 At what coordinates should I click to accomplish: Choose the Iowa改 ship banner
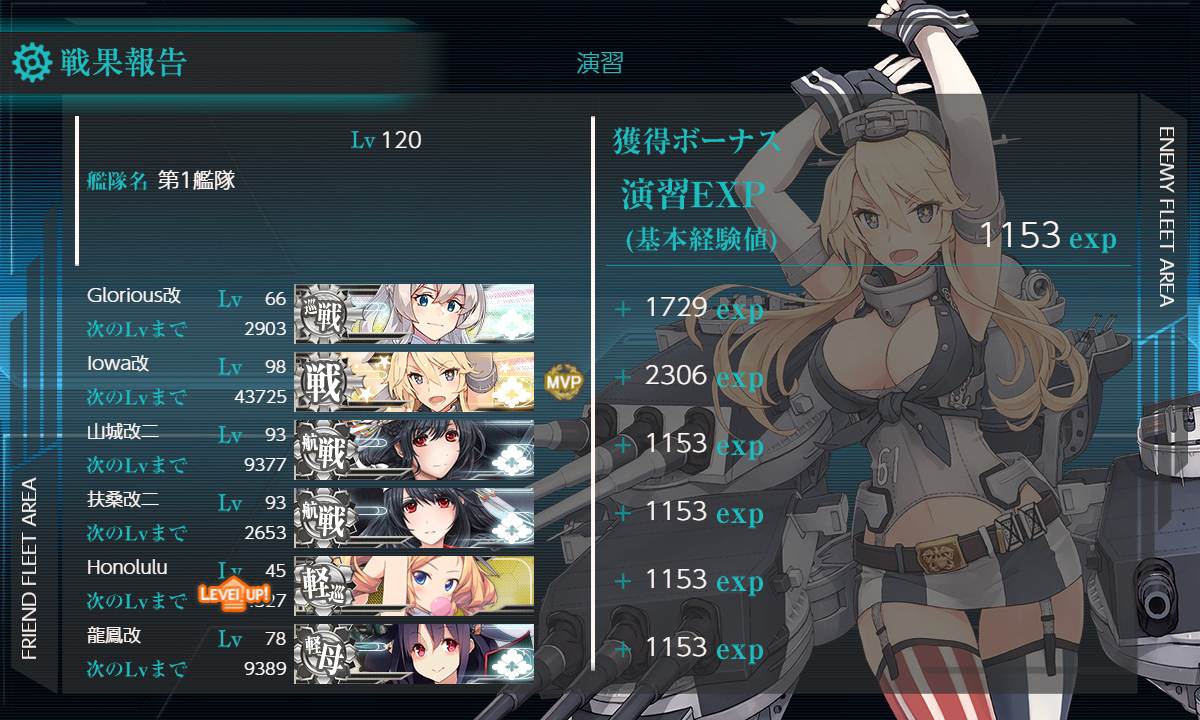(x=414, y=381)
